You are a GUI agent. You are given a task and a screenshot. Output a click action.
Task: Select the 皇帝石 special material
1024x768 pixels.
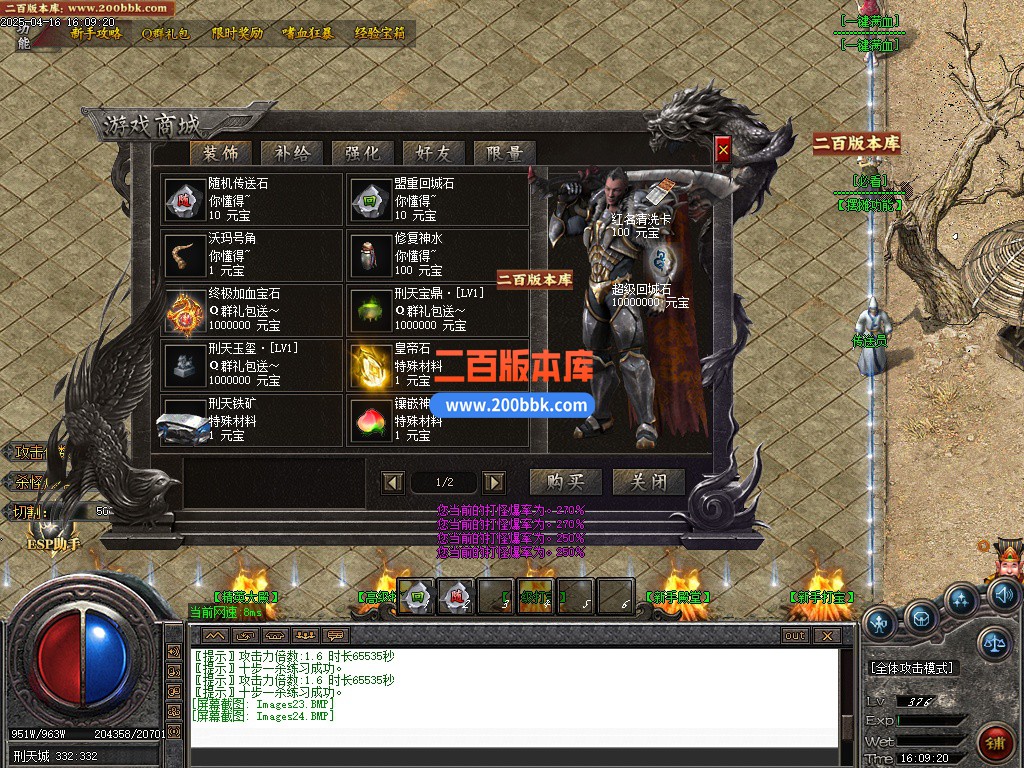(438, 365)
